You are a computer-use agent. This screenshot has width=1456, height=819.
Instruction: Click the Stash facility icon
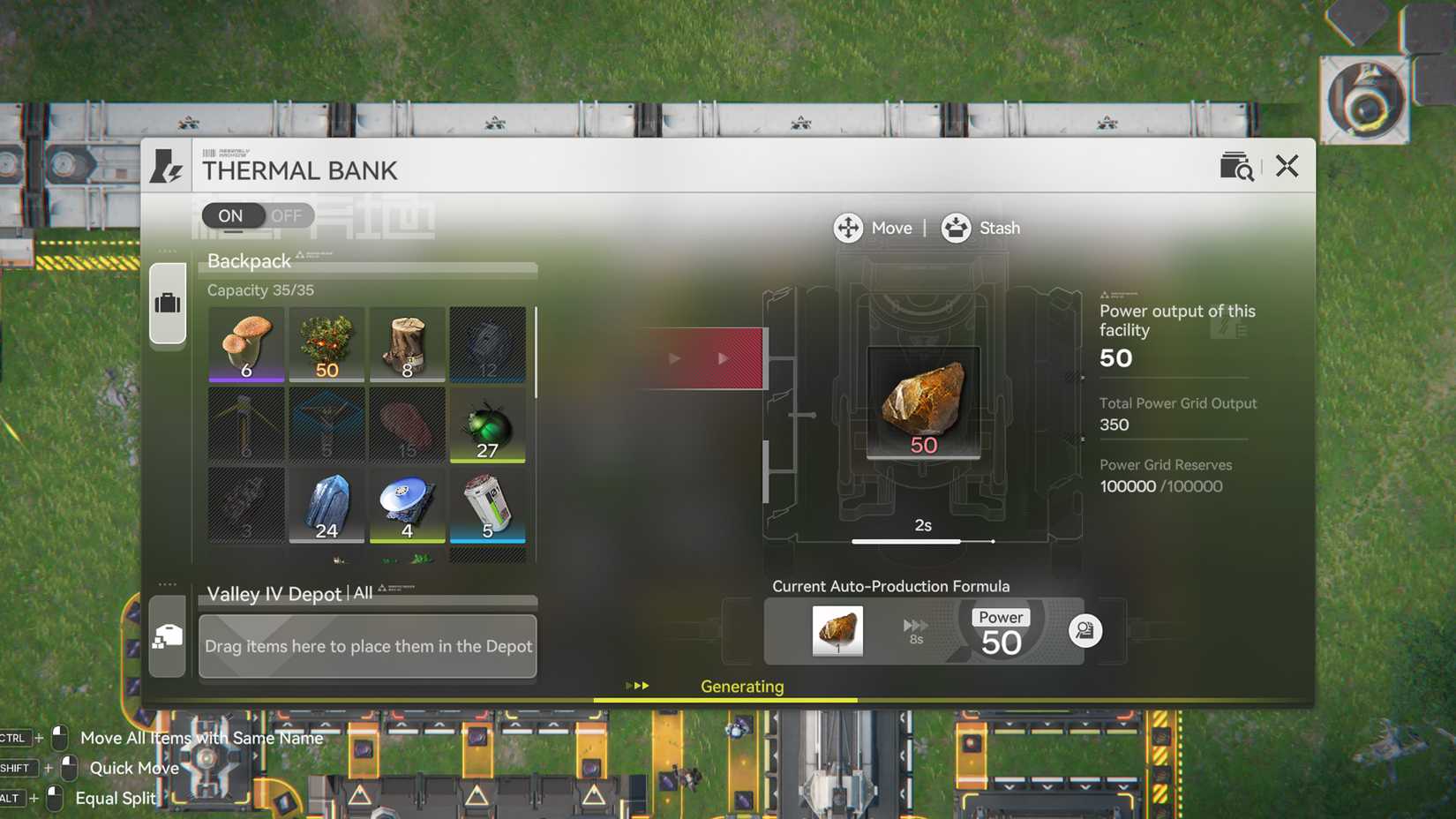click(955, 228)
